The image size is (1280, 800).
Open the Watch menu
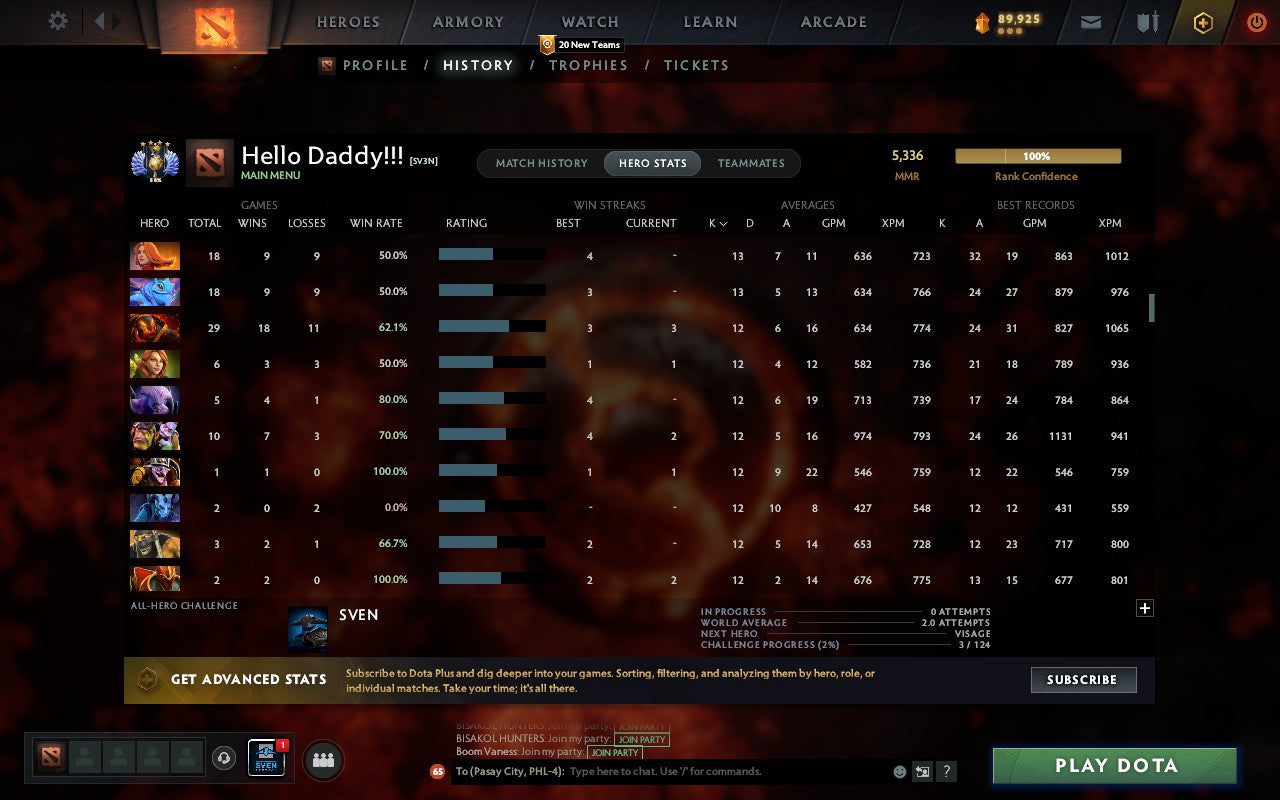coord(589,21)
